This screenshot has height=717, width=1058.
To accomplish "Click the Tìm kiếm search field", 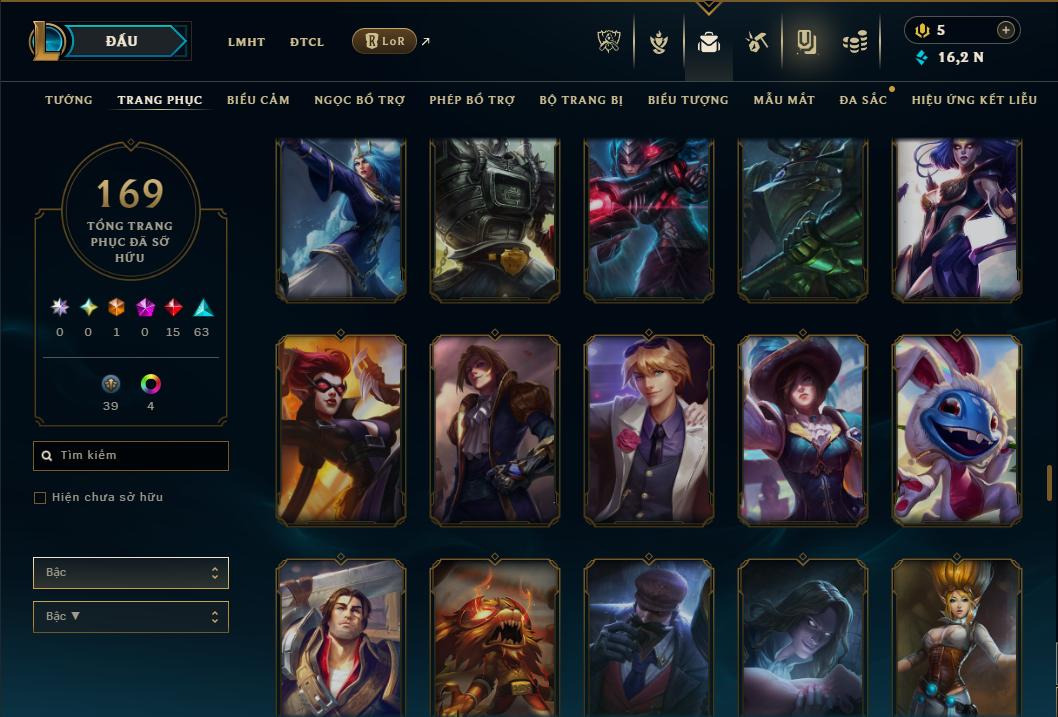I will click(131, 456).
